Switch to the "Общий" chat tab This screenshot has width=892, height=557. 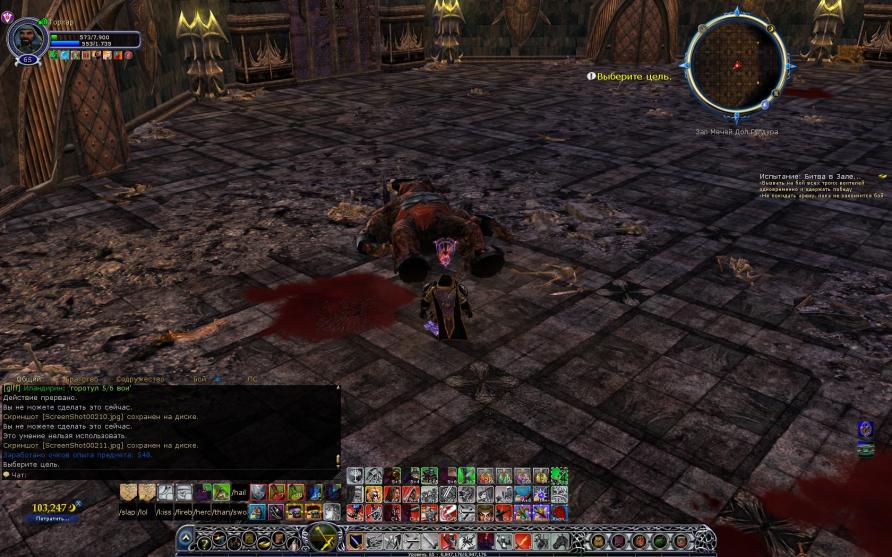29,380
